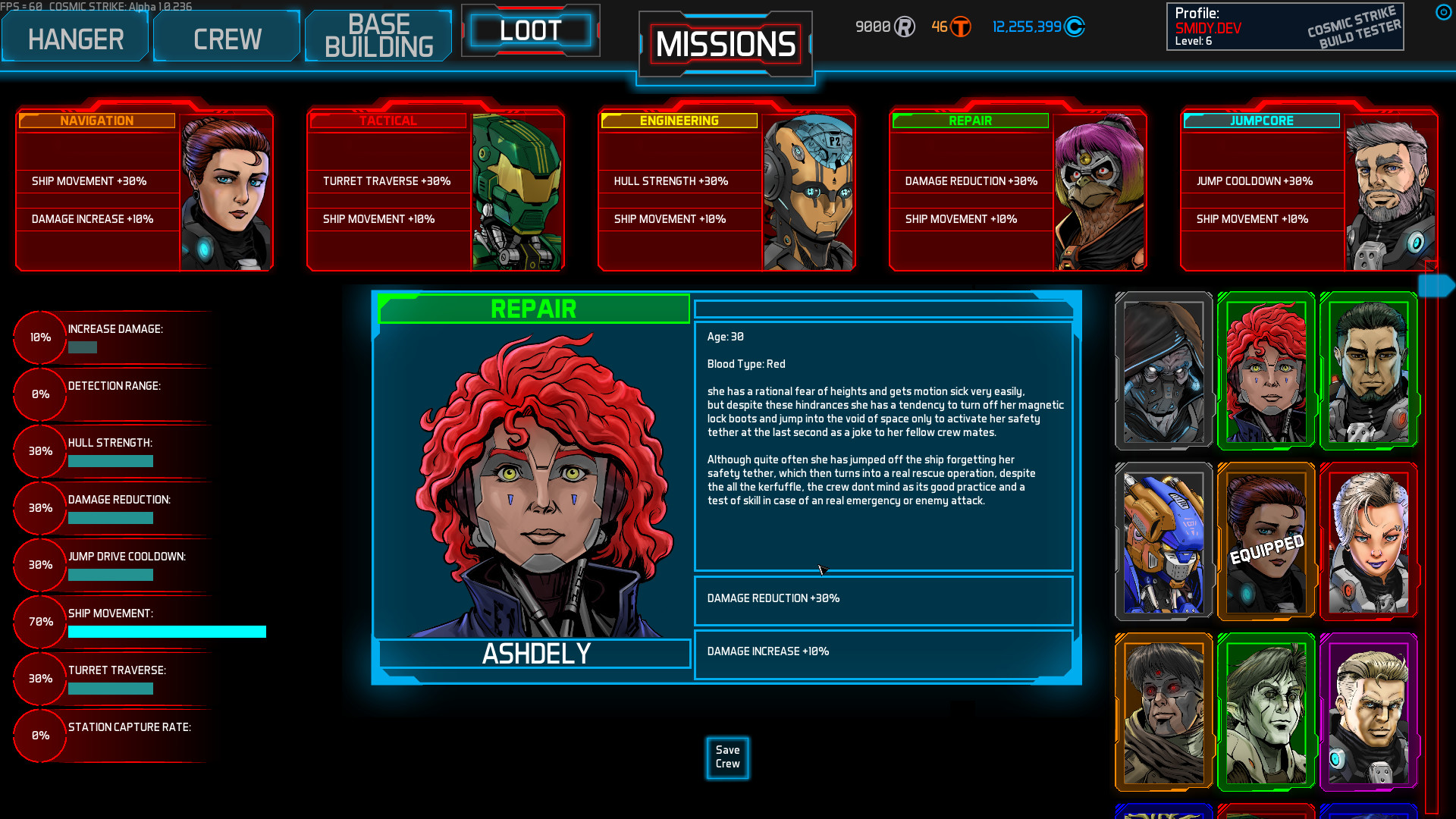Open the MISSIONS tab
The height and width of the screenshot is (819, 1456).
coord(725,43)
